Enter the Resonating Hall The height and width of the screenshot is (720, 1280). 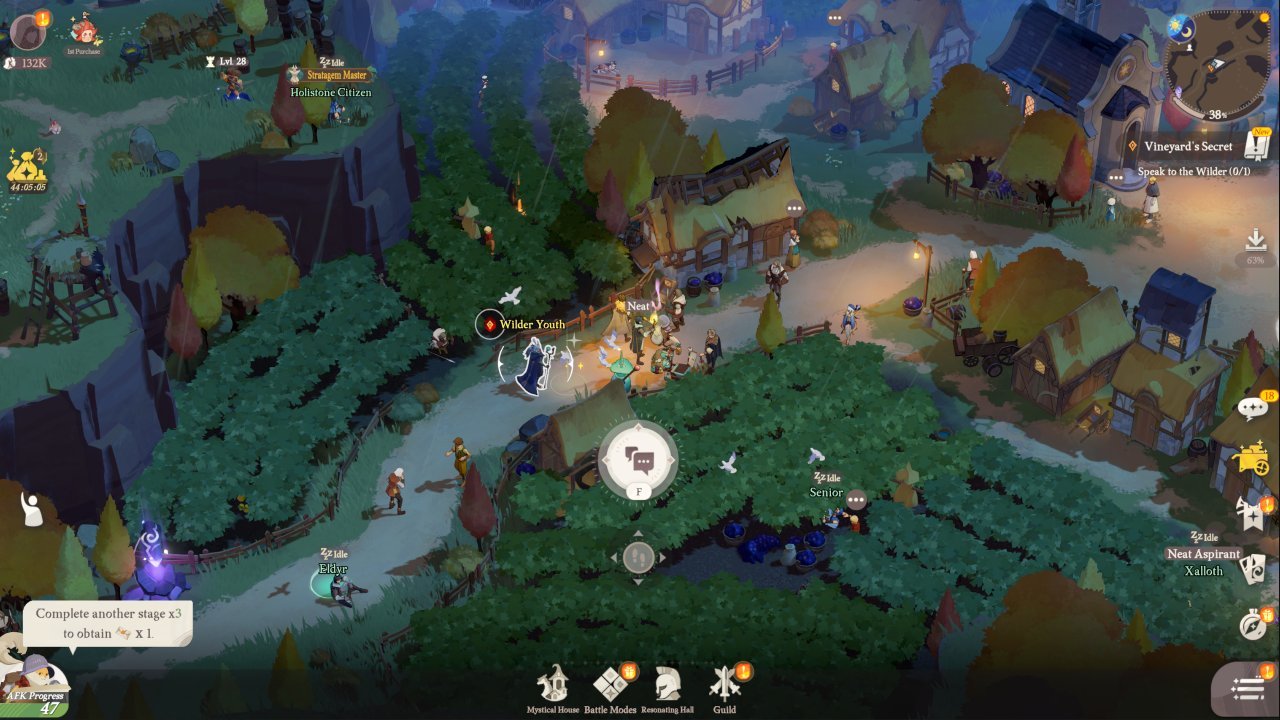coord(666,686)
